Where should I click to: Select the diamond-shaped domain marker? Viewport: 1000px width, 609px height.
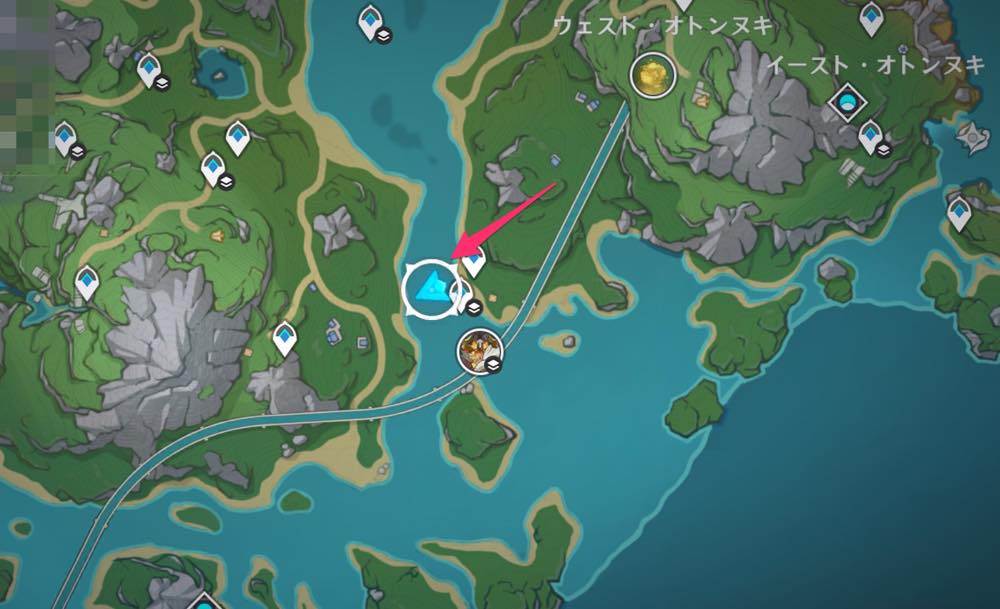pos(848,102)
